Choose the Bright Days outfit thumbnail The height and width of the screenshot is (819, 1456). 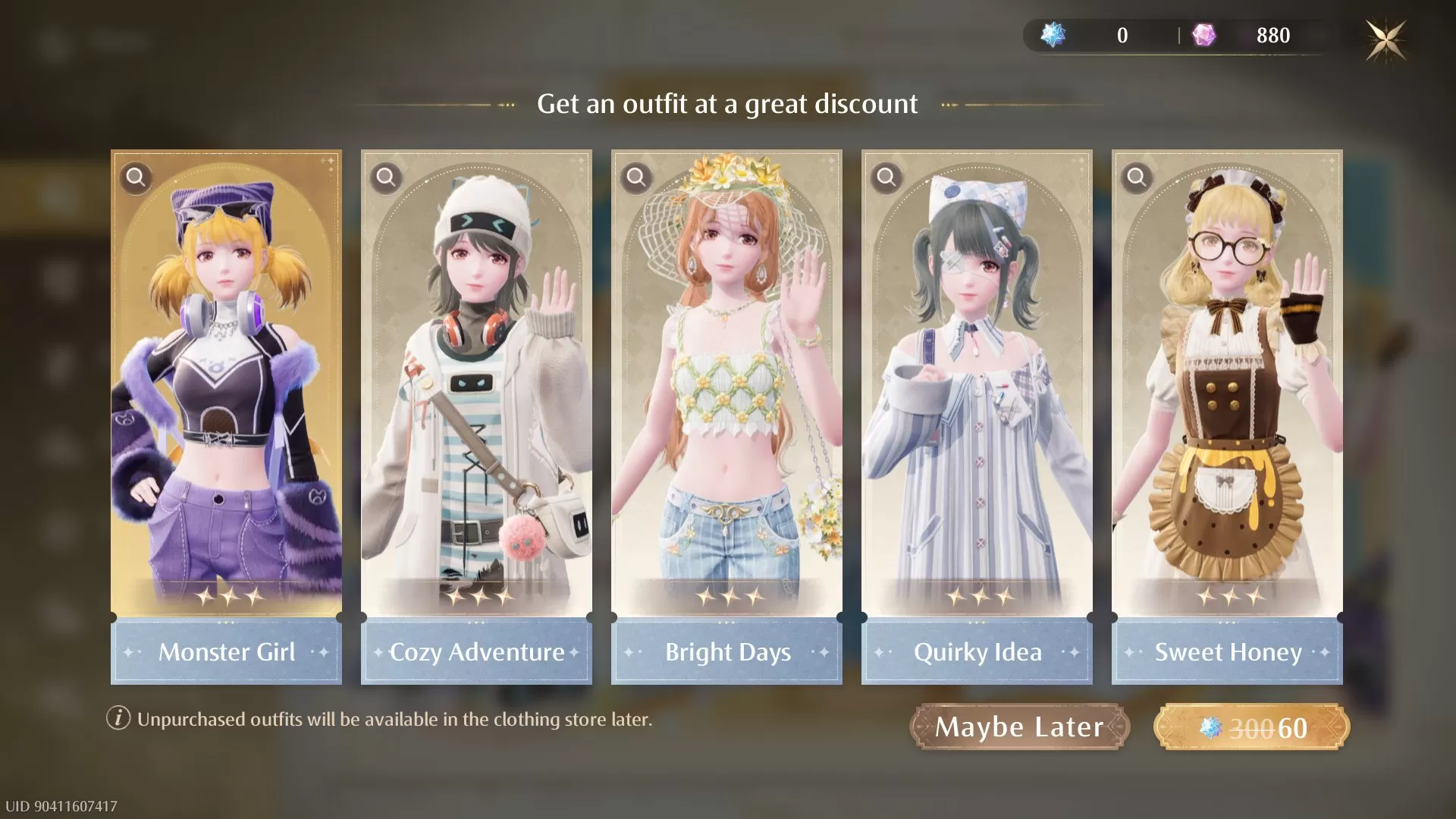point(726,379)
